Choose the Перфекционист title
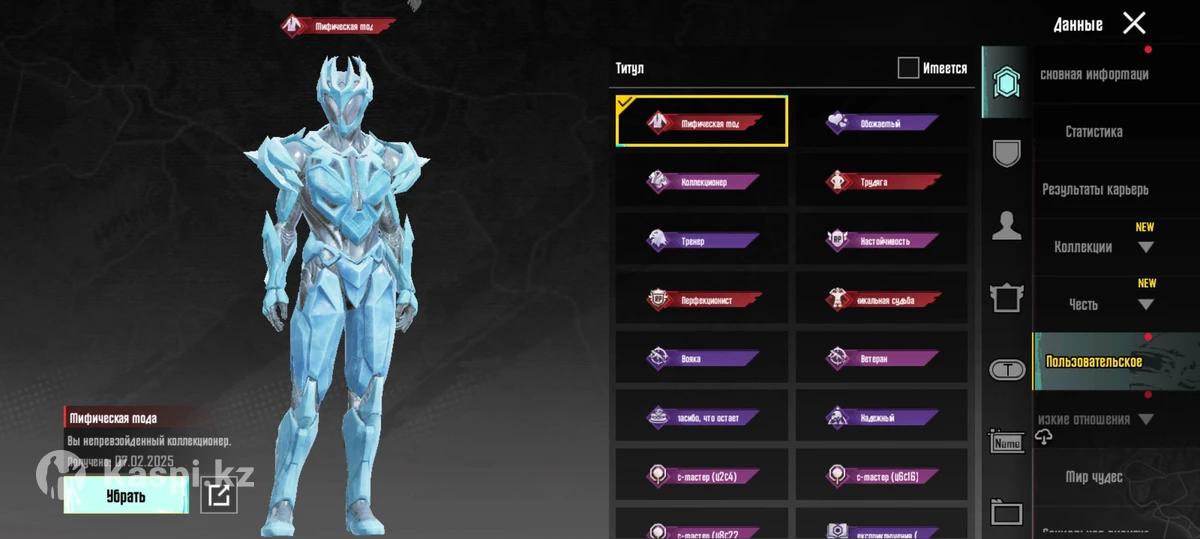The image size is (1200, 539). [x=702, y=299]
